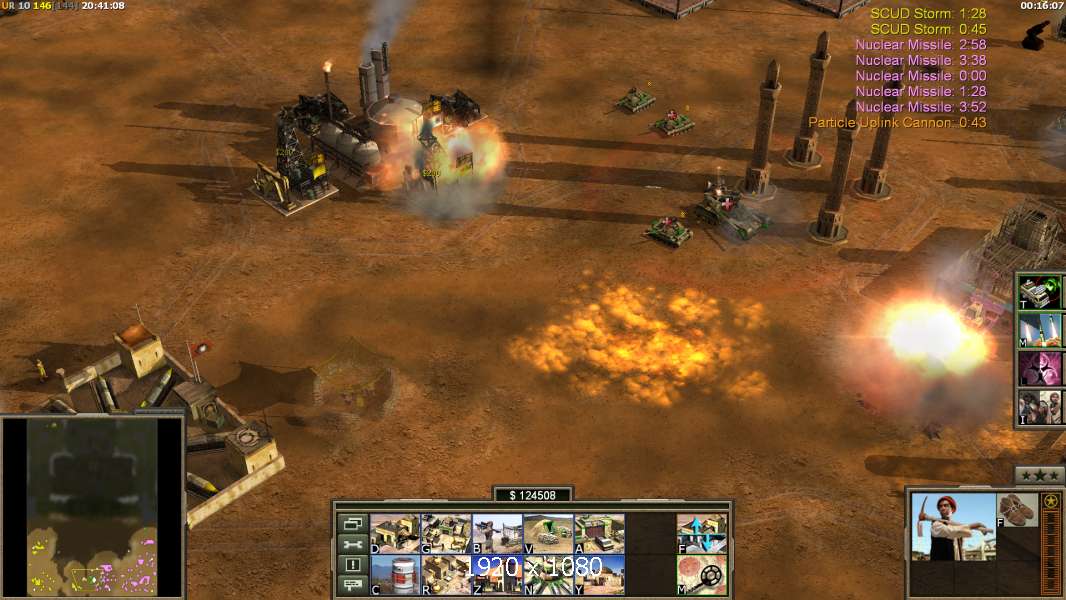Select the red-white barrel icon marked C
The image size is (1066, 600).
(x=395, y=574)
